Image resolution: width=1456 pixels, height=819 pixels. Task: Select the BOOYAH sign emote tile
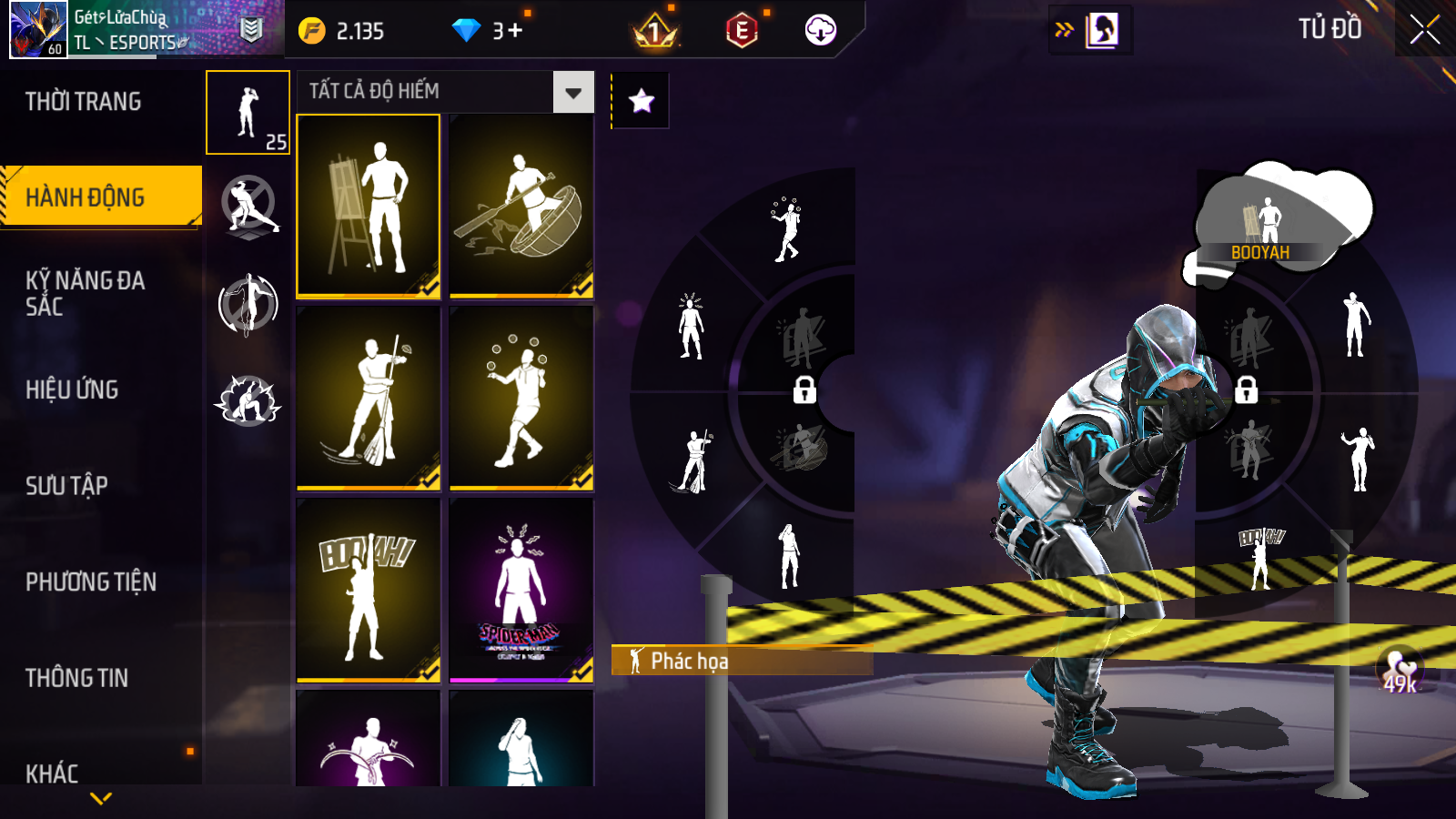point(369,590)
